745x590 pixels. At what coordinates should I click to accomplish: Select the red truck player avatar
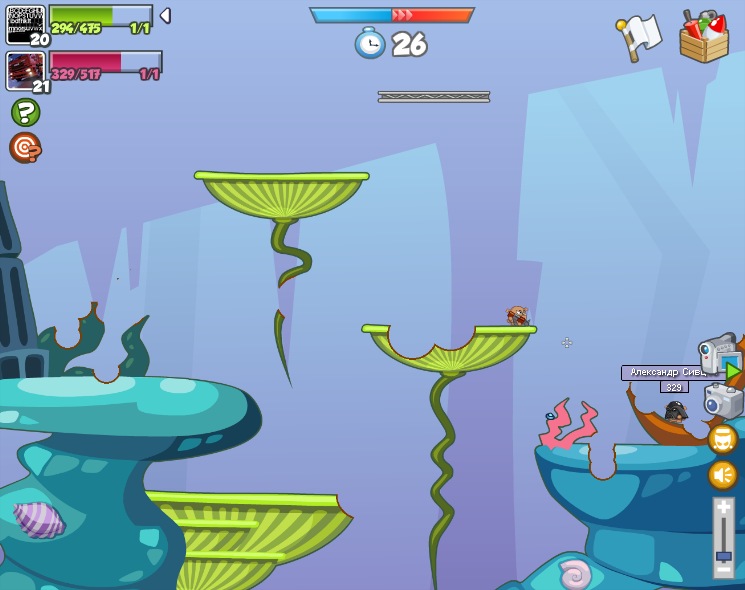pyautogui.click(x=25, y=71)
